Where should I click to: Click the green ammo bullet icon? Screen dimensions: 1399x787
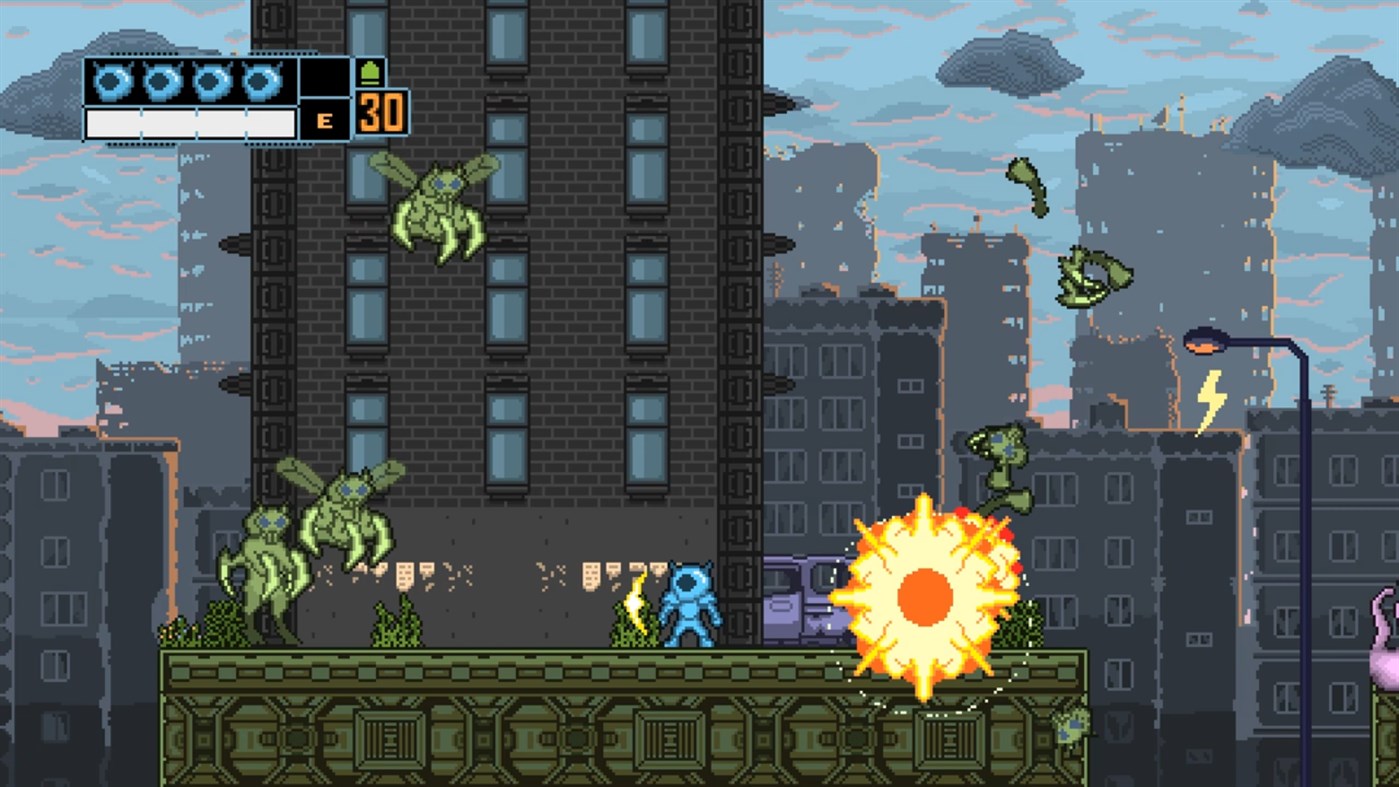click(370, 72)
